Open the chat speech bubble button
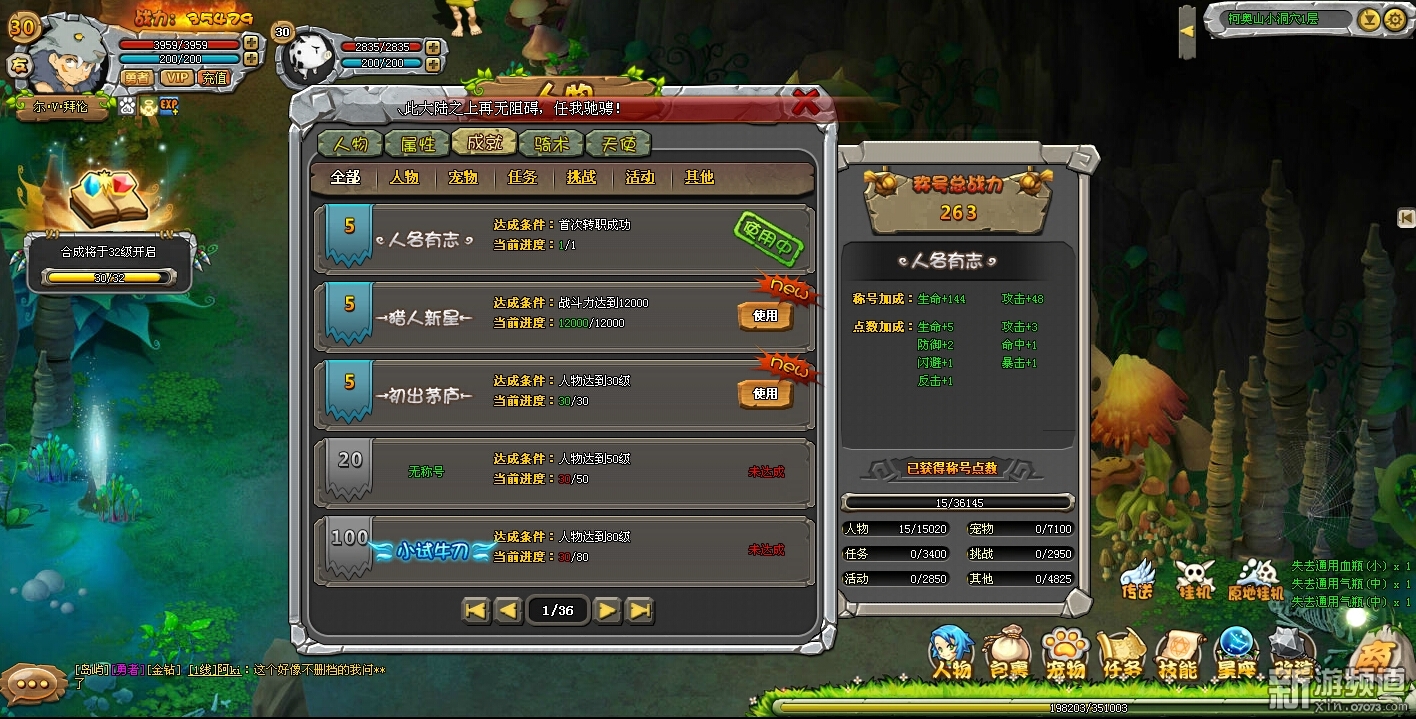 tap(33, 684)
